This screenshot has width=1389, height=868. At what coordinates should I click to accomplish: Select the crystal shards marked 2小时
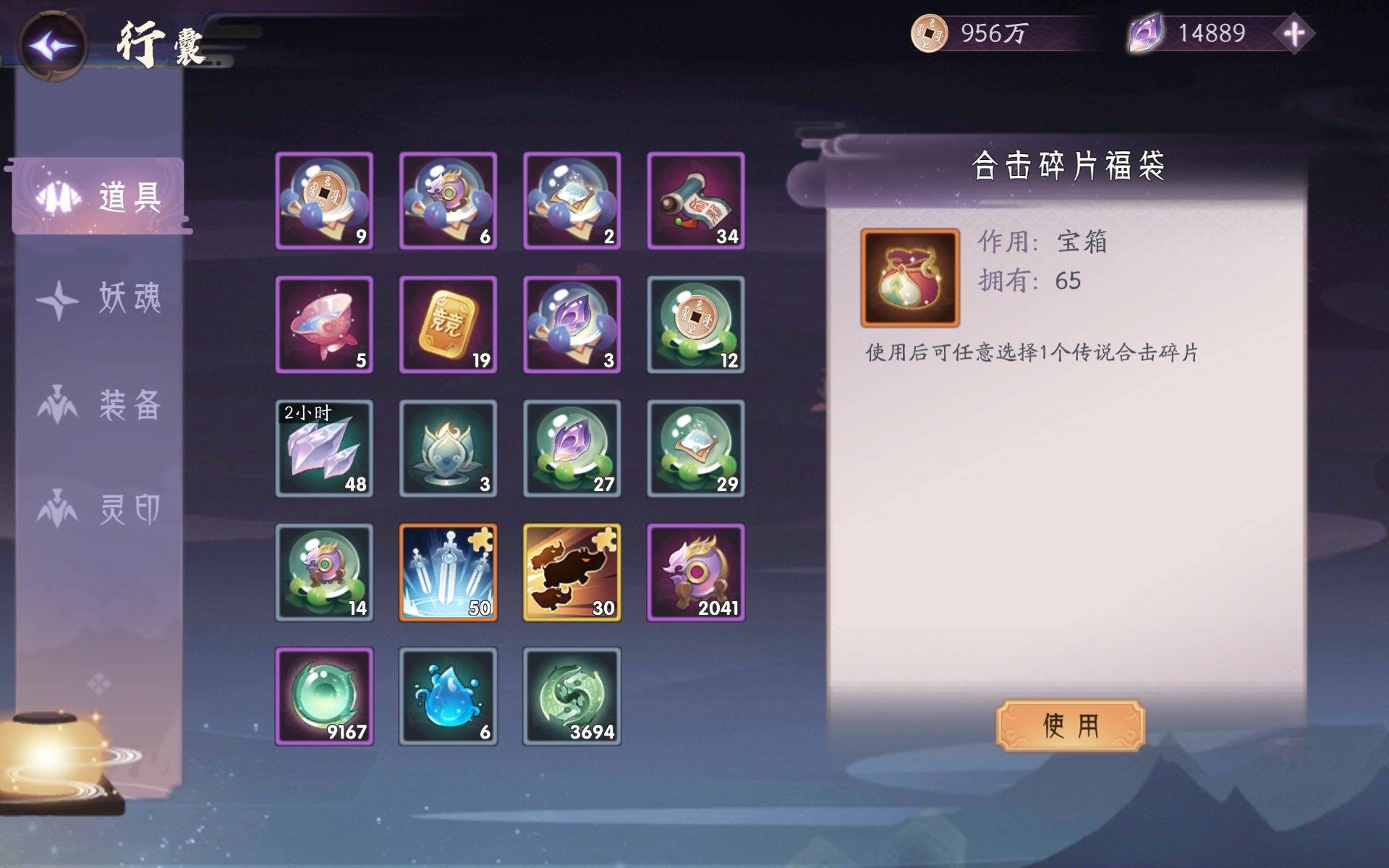coord(324,448)
